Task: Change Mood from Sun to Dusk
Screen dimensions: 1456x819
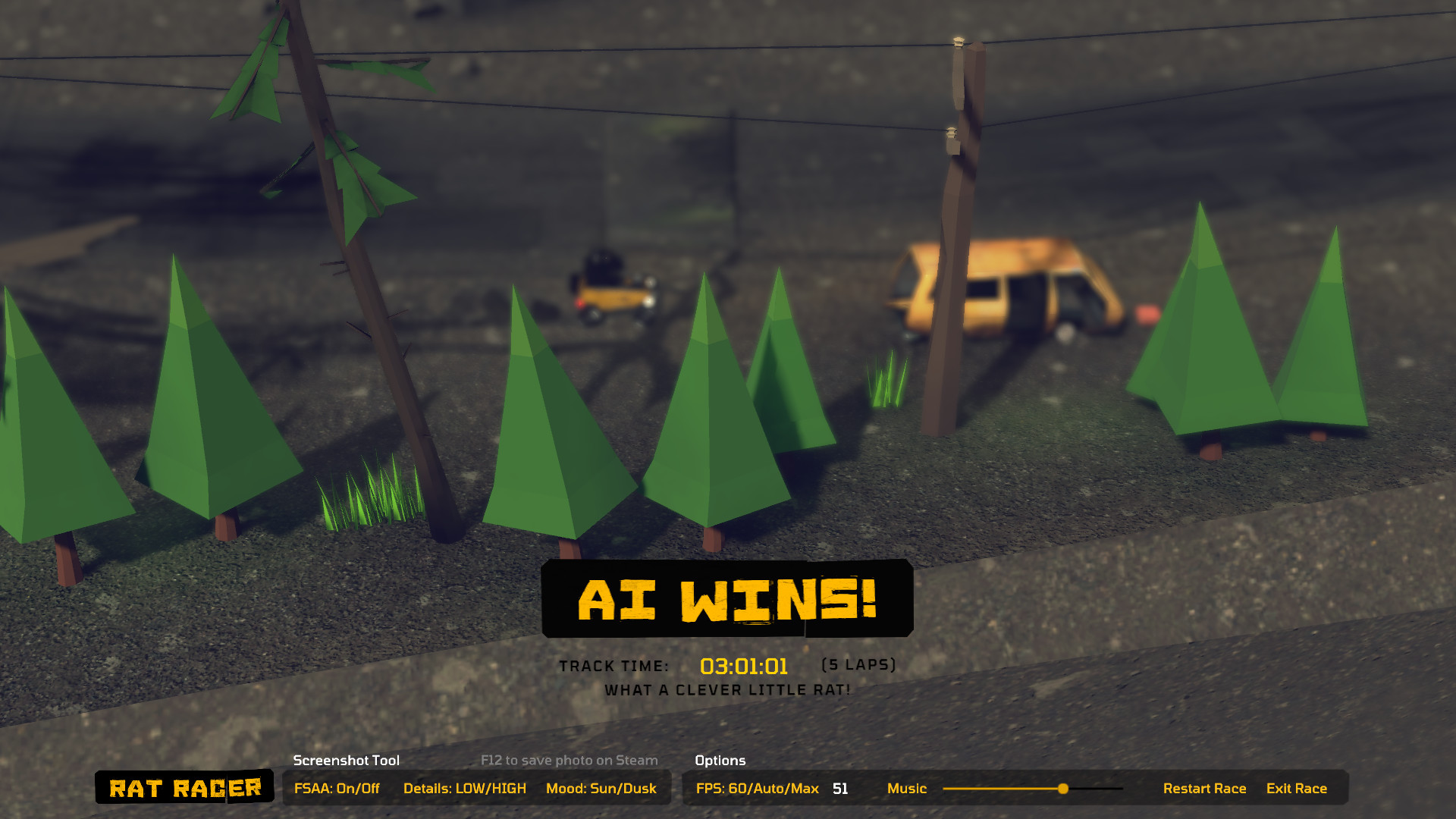Action: tap(601, 789)
